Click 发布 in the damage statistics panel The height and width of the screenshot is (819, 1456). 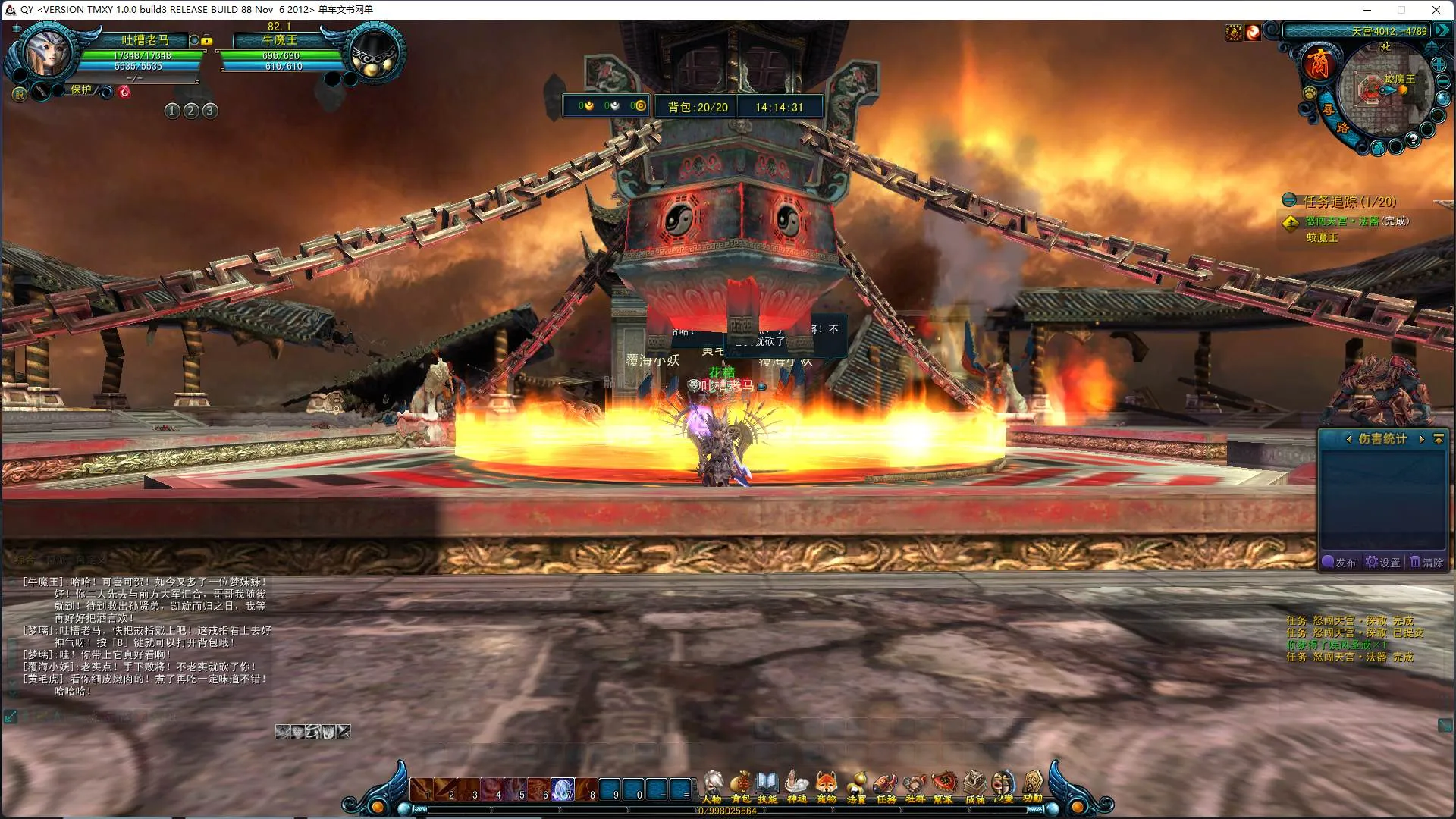[x=1339, y=562]
